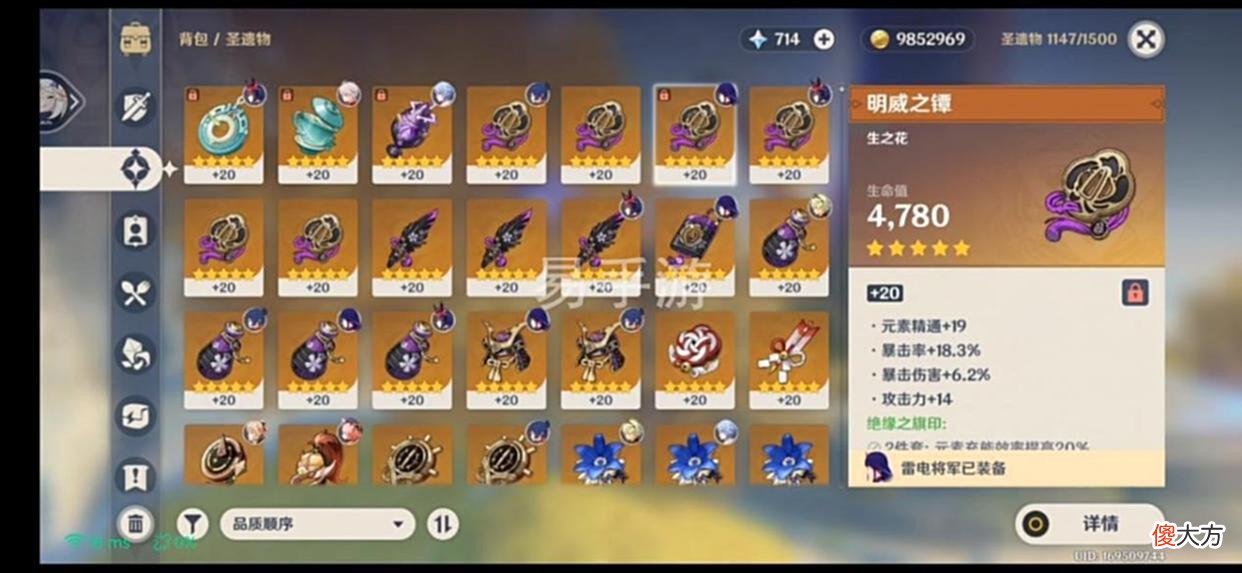Click the trash can delete button
Screen dimensions: 1242x573
click(136, 522)
